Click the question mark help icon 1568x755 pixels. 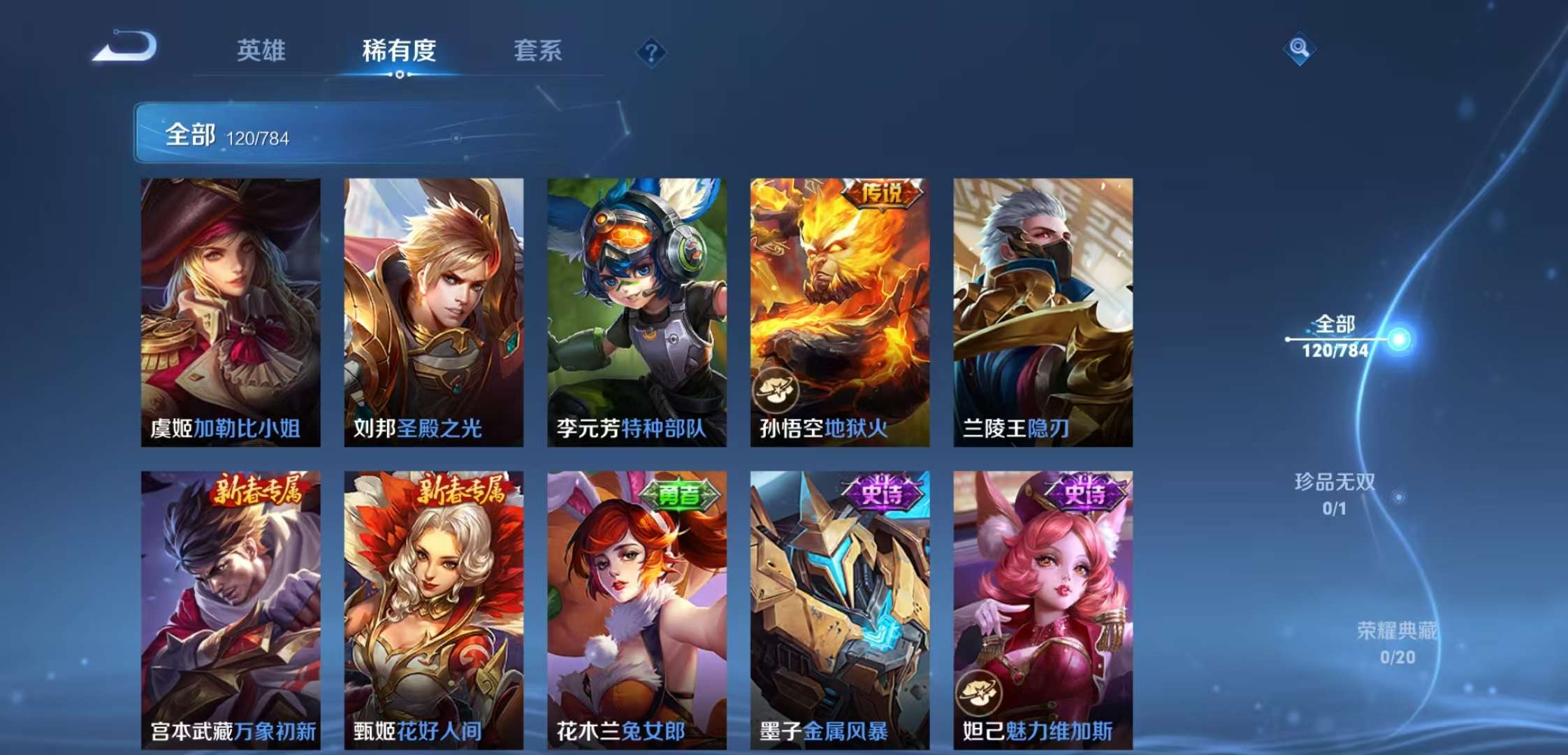coord(653,51)
